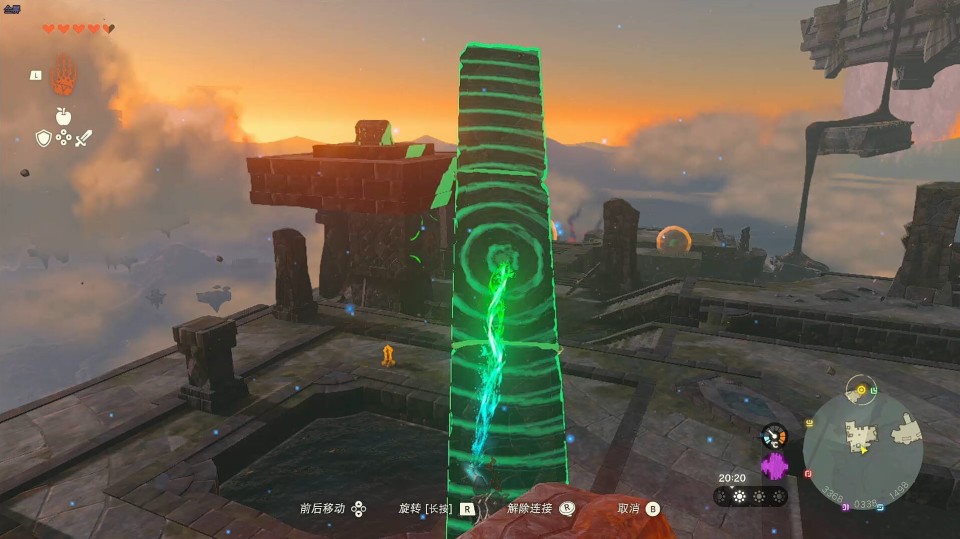Select the Ultrahand ability hand icon

64,74
